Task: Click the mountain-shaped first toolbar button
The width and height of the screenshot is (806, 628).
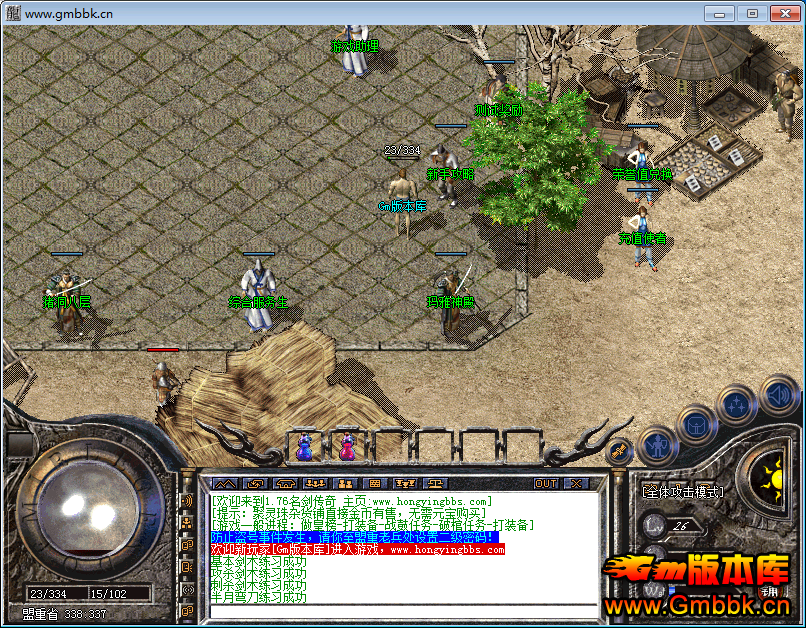Action: 222,484
